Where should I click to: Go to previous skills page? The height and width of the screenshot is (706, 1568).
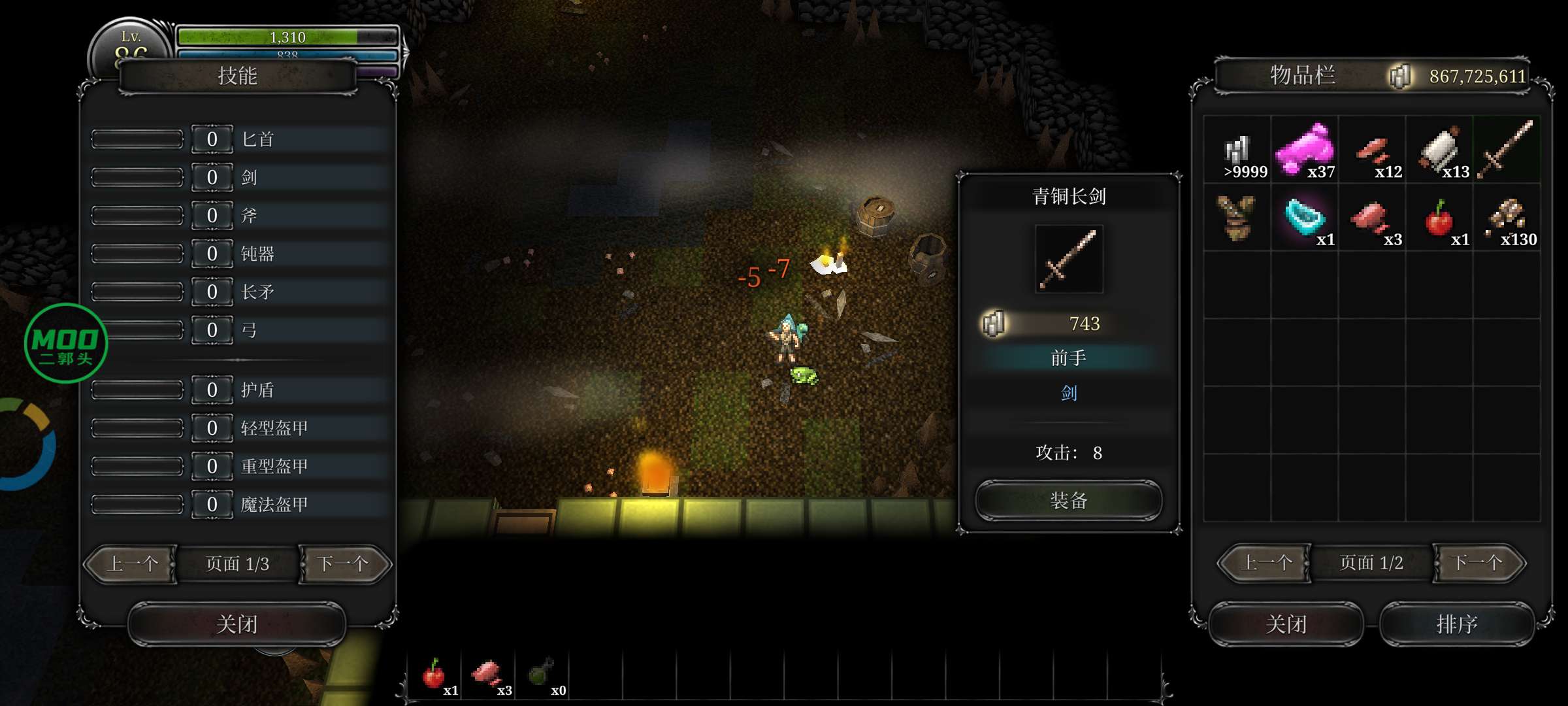(x=132, y=563)
